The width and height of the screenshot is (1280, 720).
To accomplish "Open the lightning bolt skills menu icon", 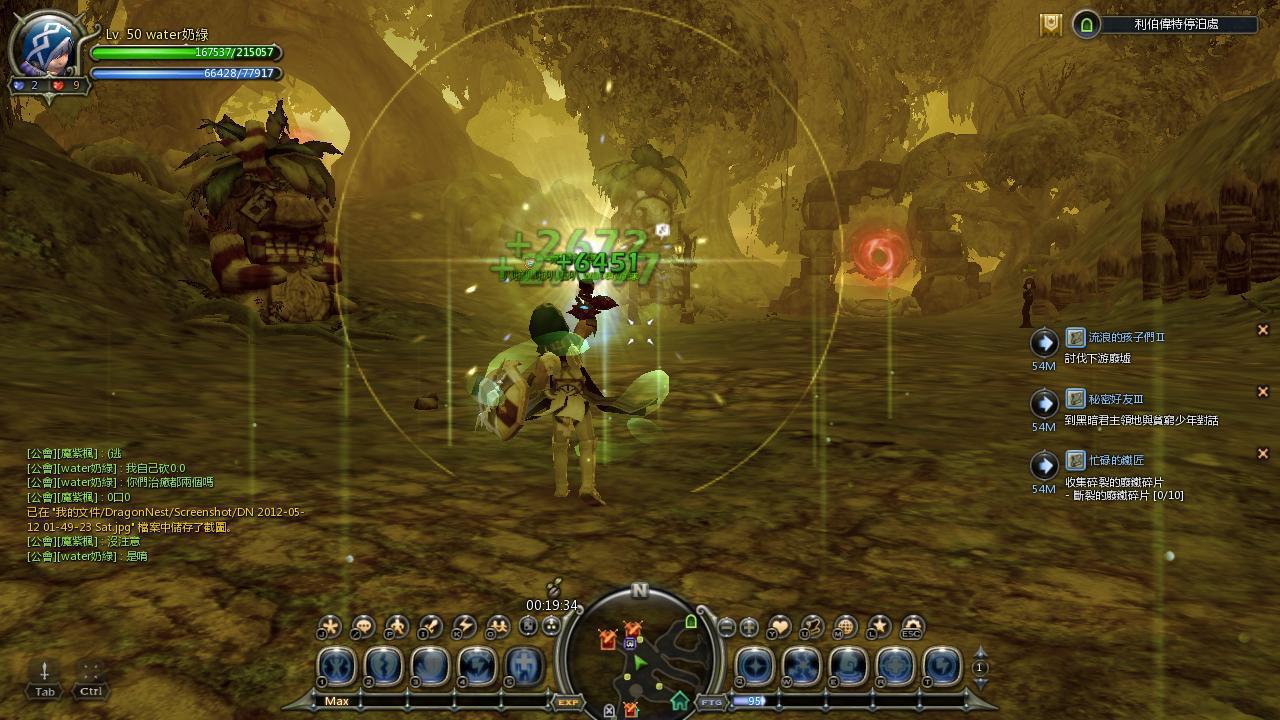I will [x=464, y=627].
